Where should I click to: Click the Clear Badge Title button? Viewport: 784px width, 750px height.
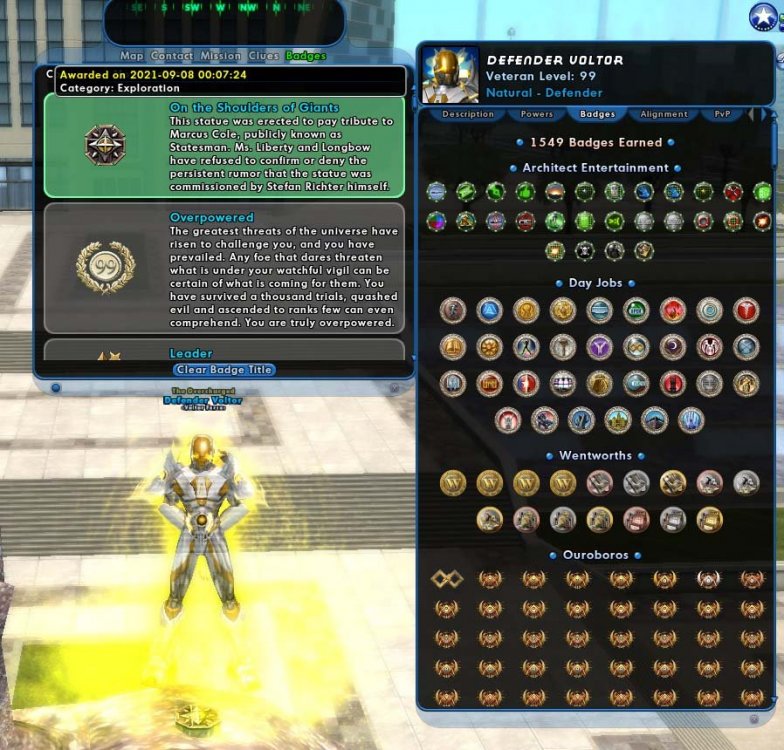[224, 369]
